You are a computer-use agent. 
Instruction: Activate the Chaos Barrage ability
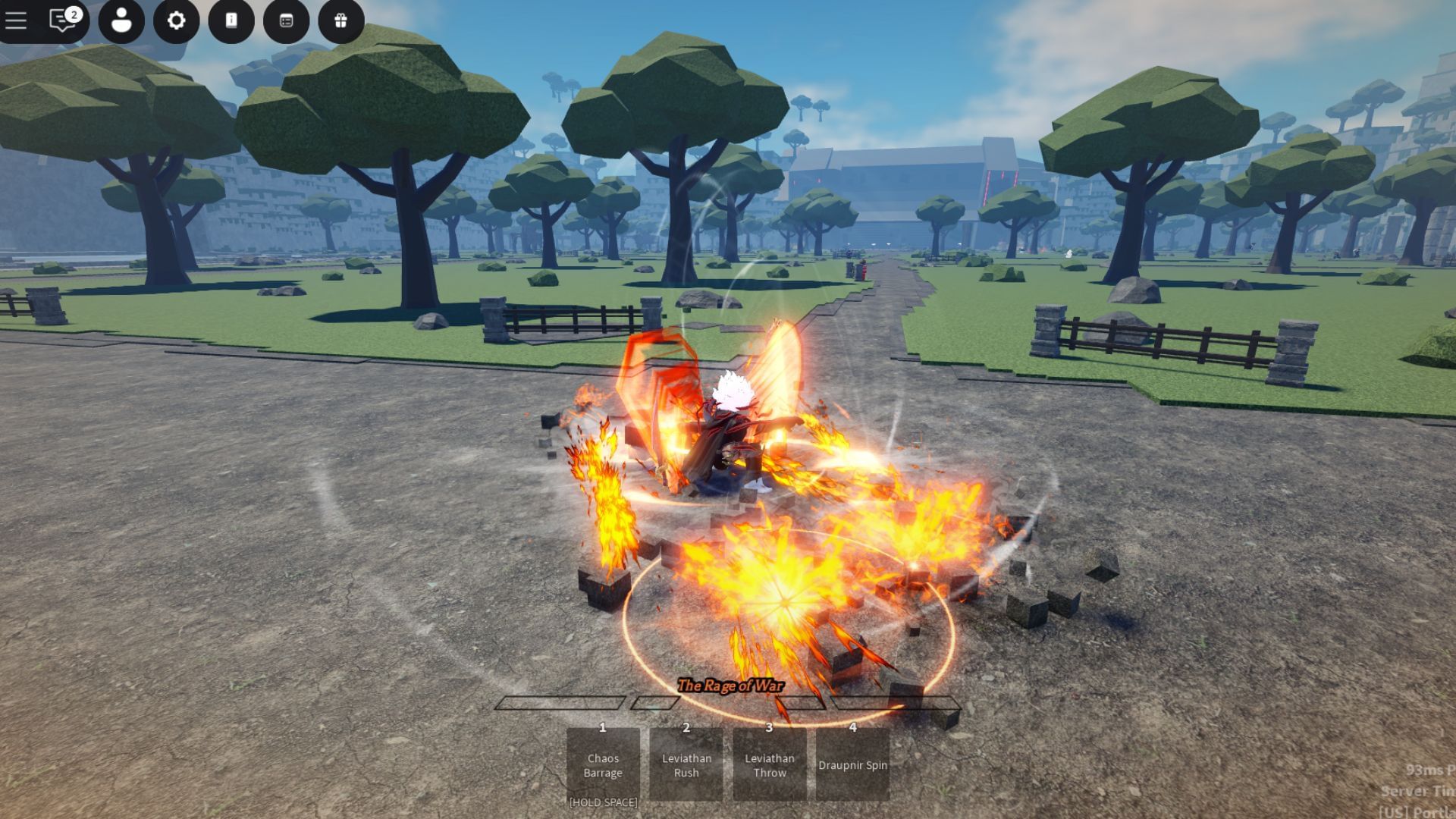[x=603, y=764]
